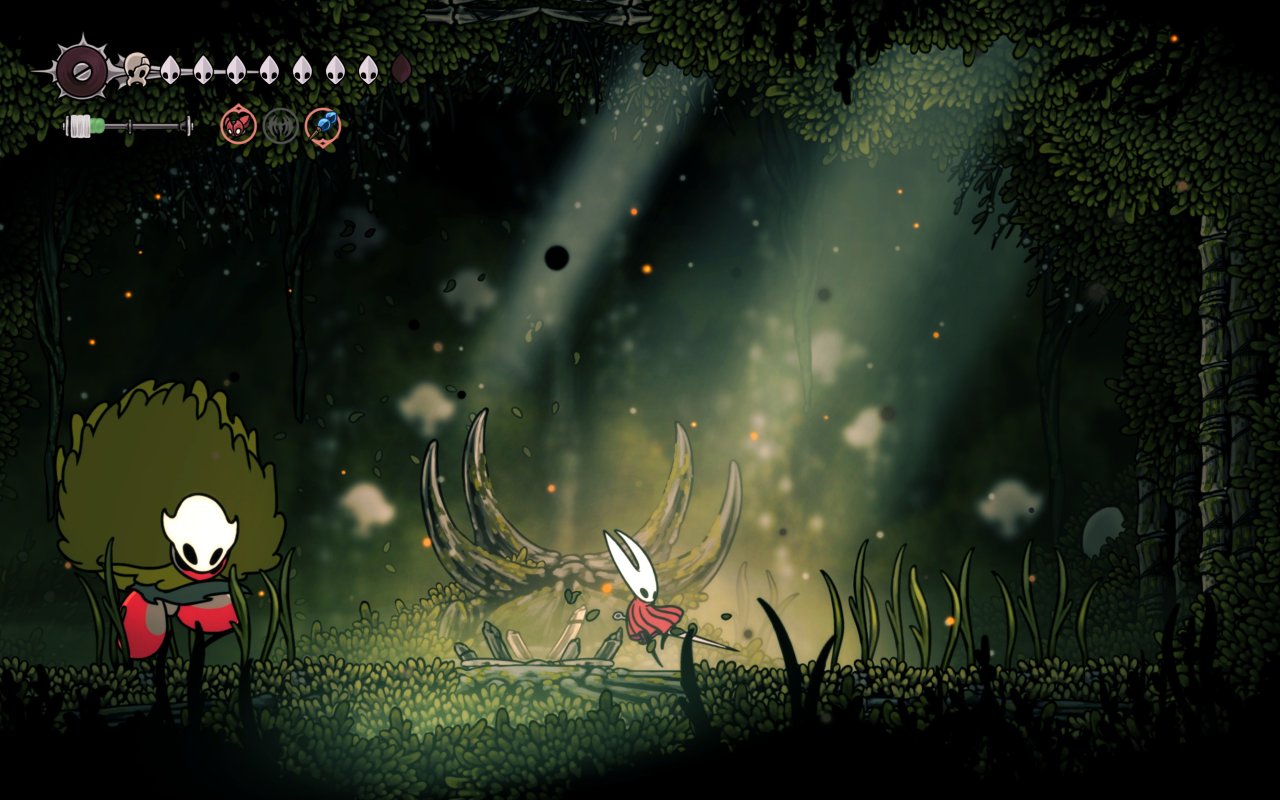Click the greyed-out spider emblem icon
The height and width of the screenshot is (800, 1280).
(x=281, y=126)
